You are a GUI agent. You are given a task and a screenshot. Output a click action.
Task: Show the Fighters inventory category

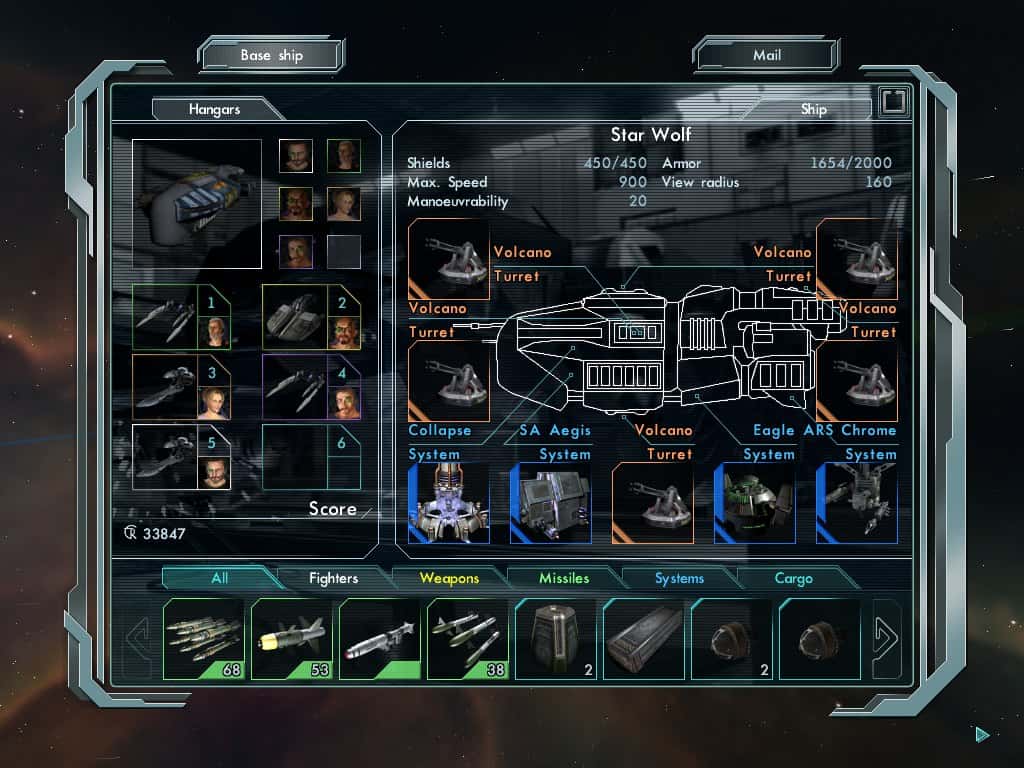[333, 578]
